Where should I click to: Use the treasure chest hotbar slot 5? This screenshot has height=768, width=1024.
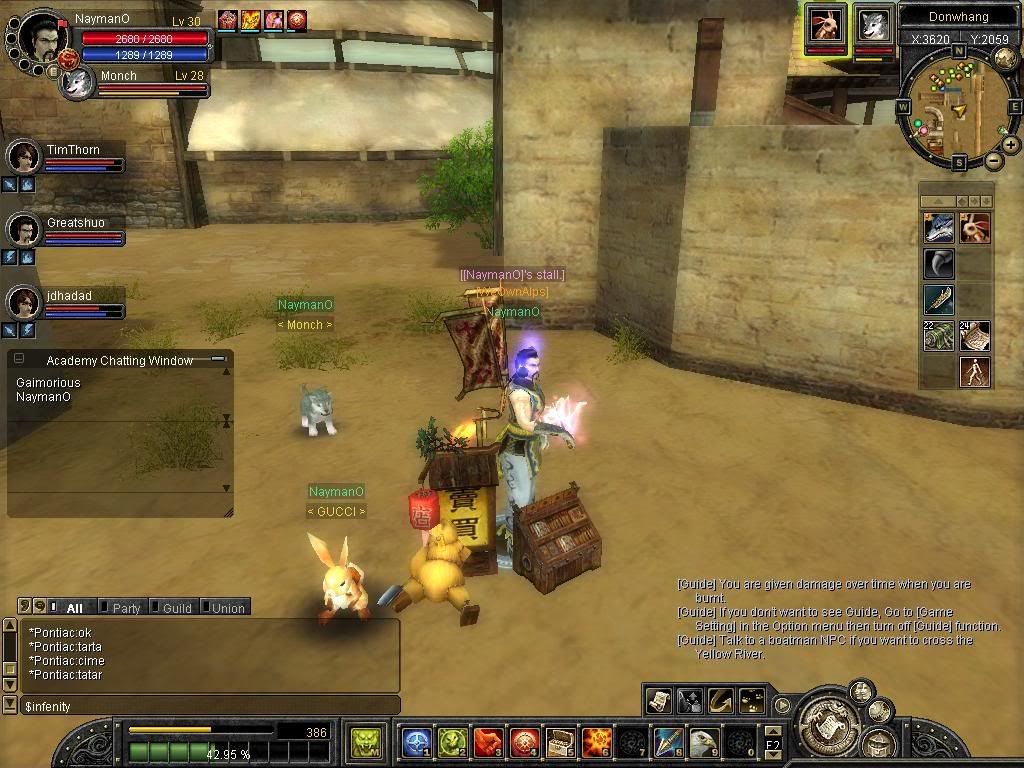561,742
